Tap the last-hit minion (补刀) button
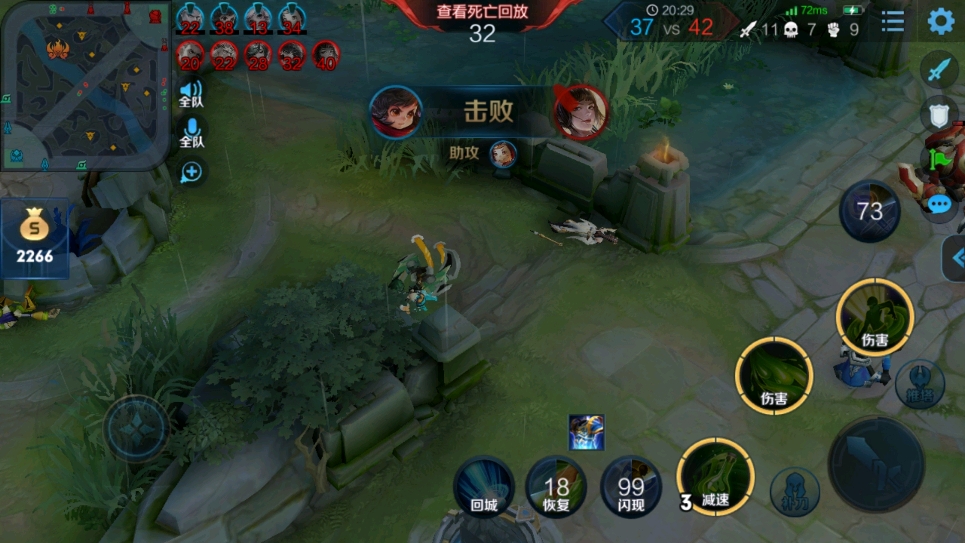The width and height of the screenshot is (965, 543). click(x=794, y=492)
